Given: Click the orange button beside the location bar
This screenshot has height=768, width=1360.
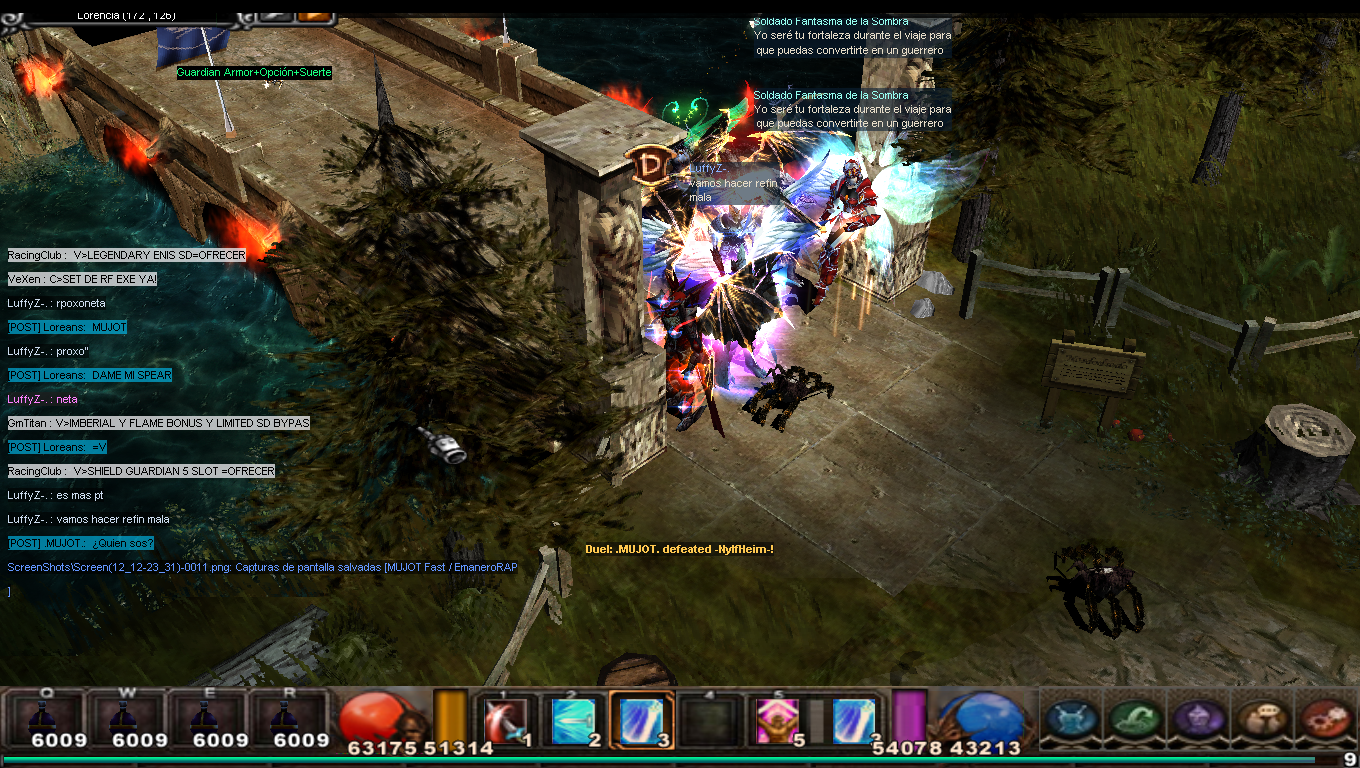Looking at the screenshot, I should pos(314,15).
